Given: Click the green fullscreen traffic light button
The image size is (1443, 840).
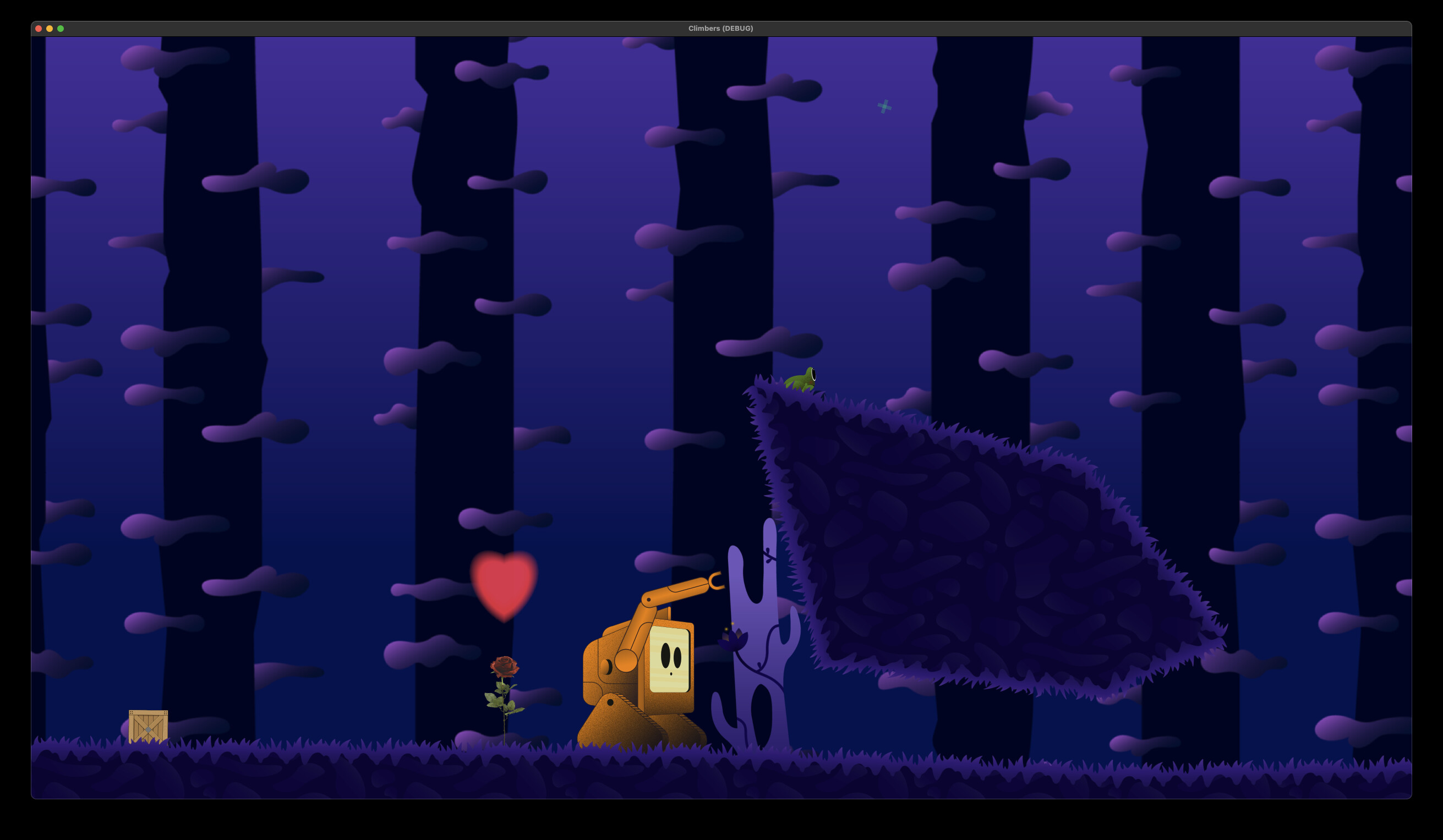Looking at the screenshot, I should [x=61, y=28].
